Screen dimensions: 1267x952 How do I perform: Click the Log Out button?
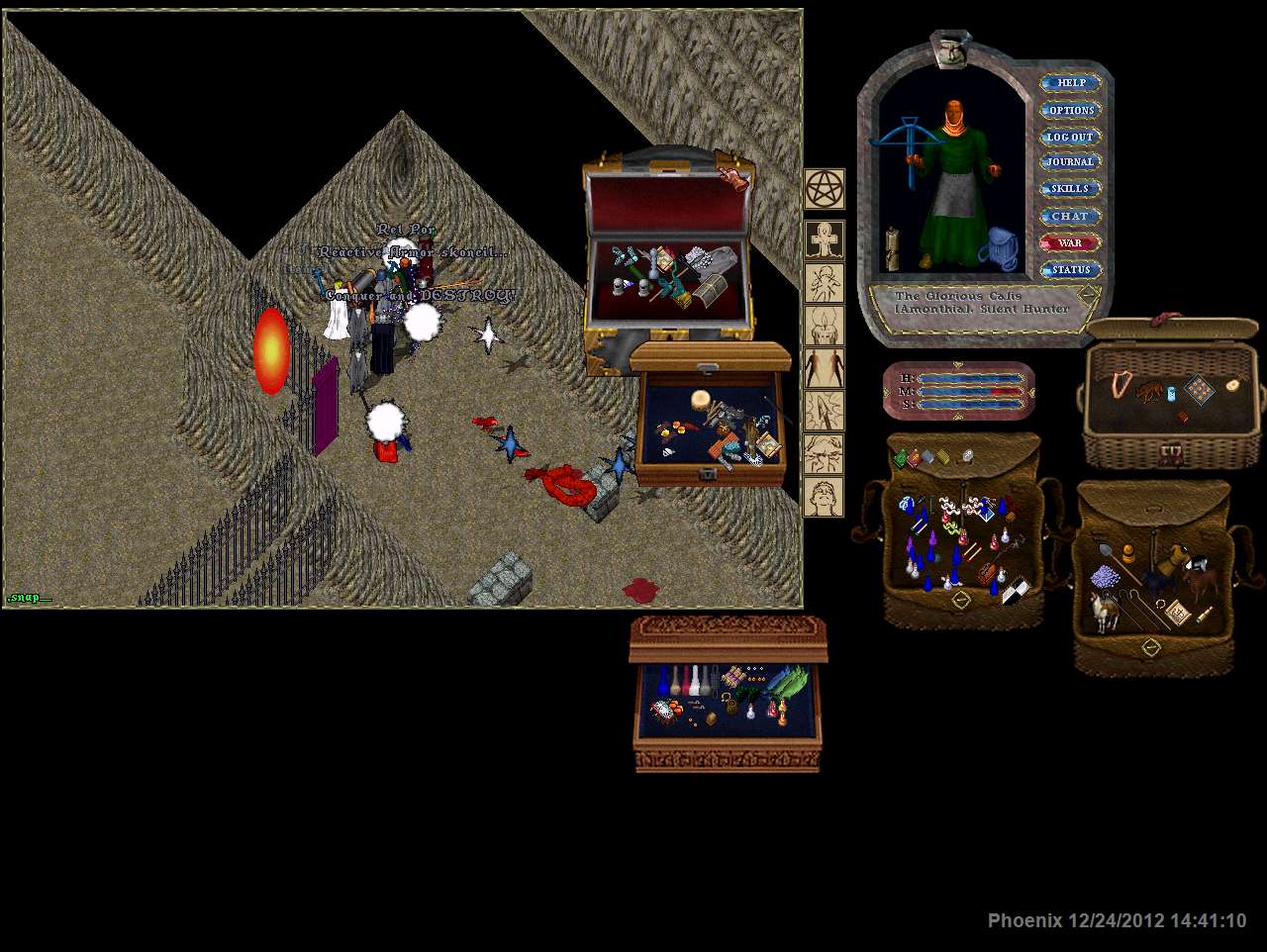[x=1071, y=137]
